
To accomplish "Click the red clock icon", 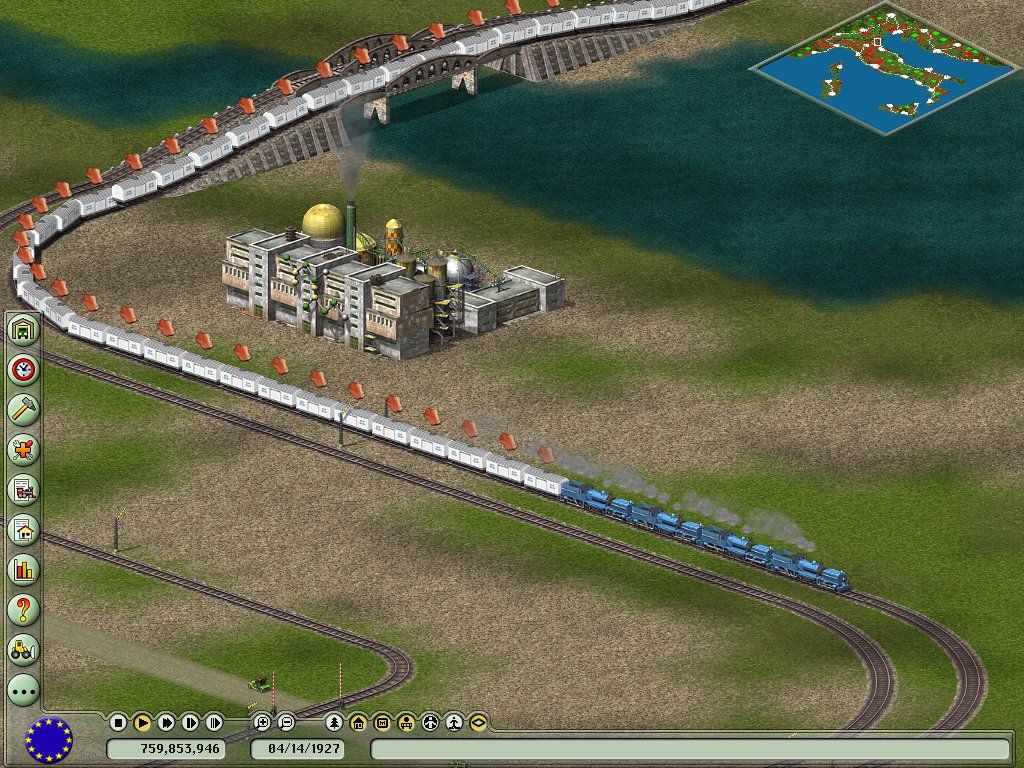I will point(23,369).
